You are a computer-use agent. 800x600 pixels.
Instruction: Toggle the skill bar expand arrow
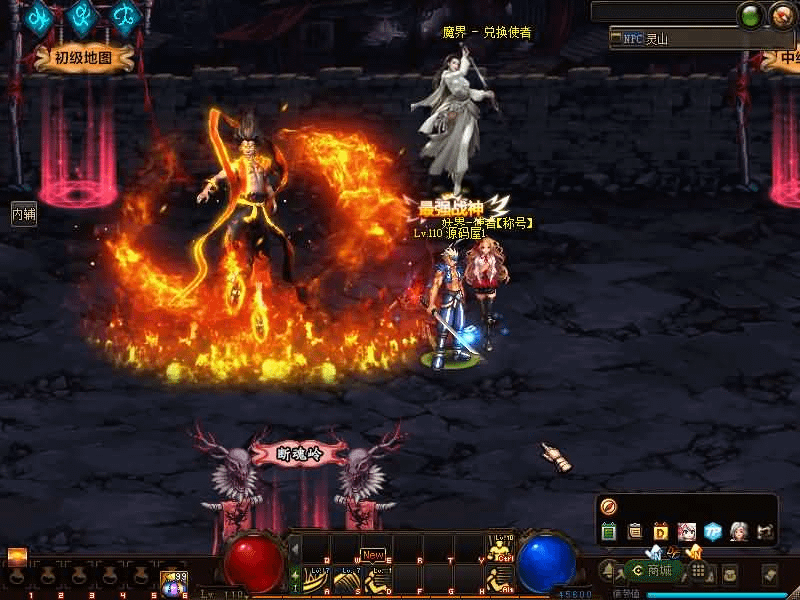[295, 548]
